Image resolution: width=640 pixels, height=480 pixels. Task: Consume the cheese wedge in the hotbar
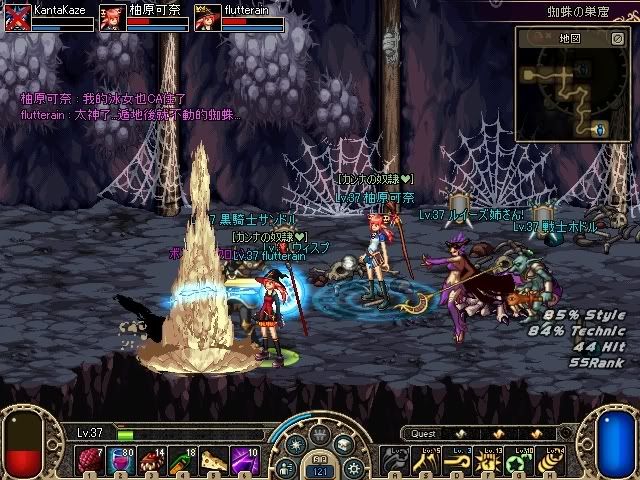(212, 460)
